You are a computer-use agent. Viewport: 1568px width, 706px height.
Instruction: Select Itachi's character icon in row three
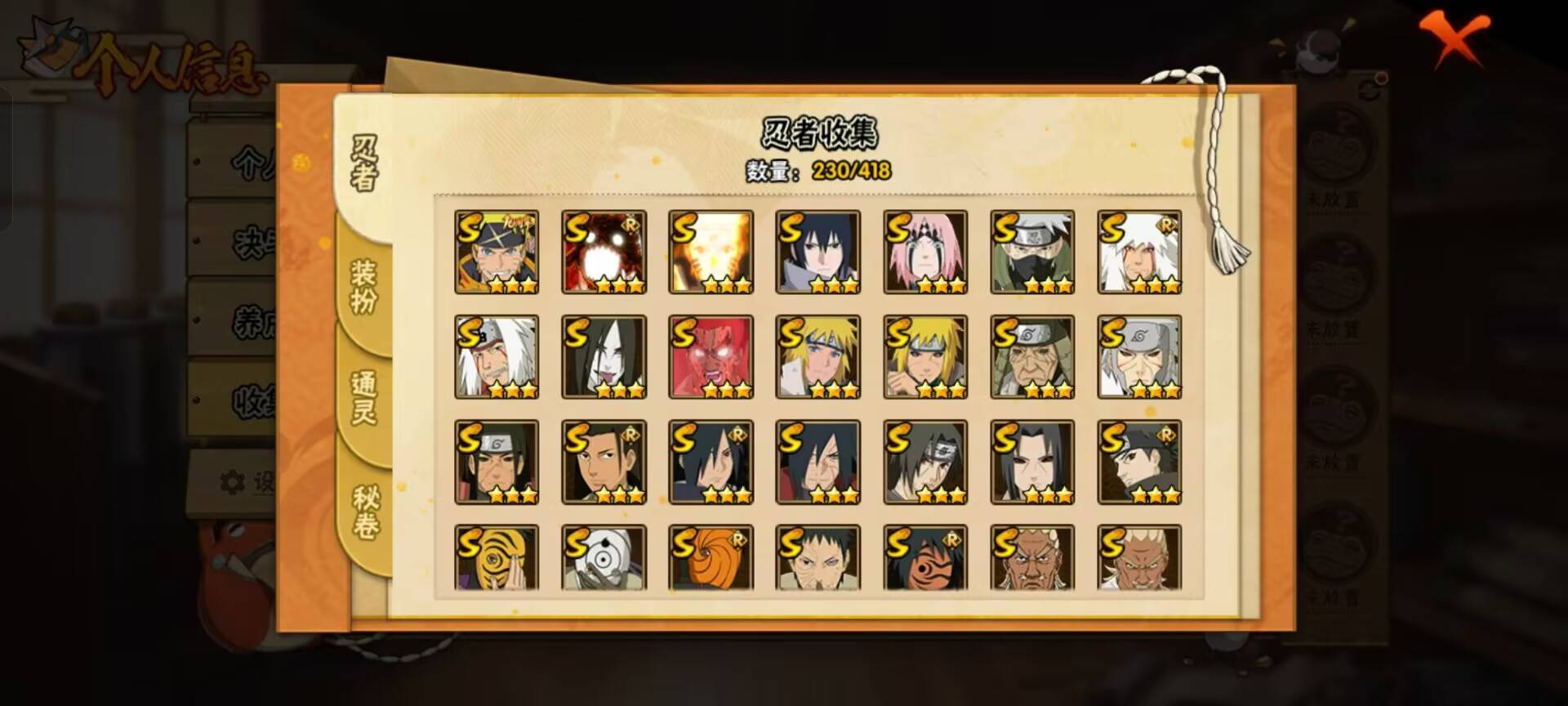coord(924,462)
